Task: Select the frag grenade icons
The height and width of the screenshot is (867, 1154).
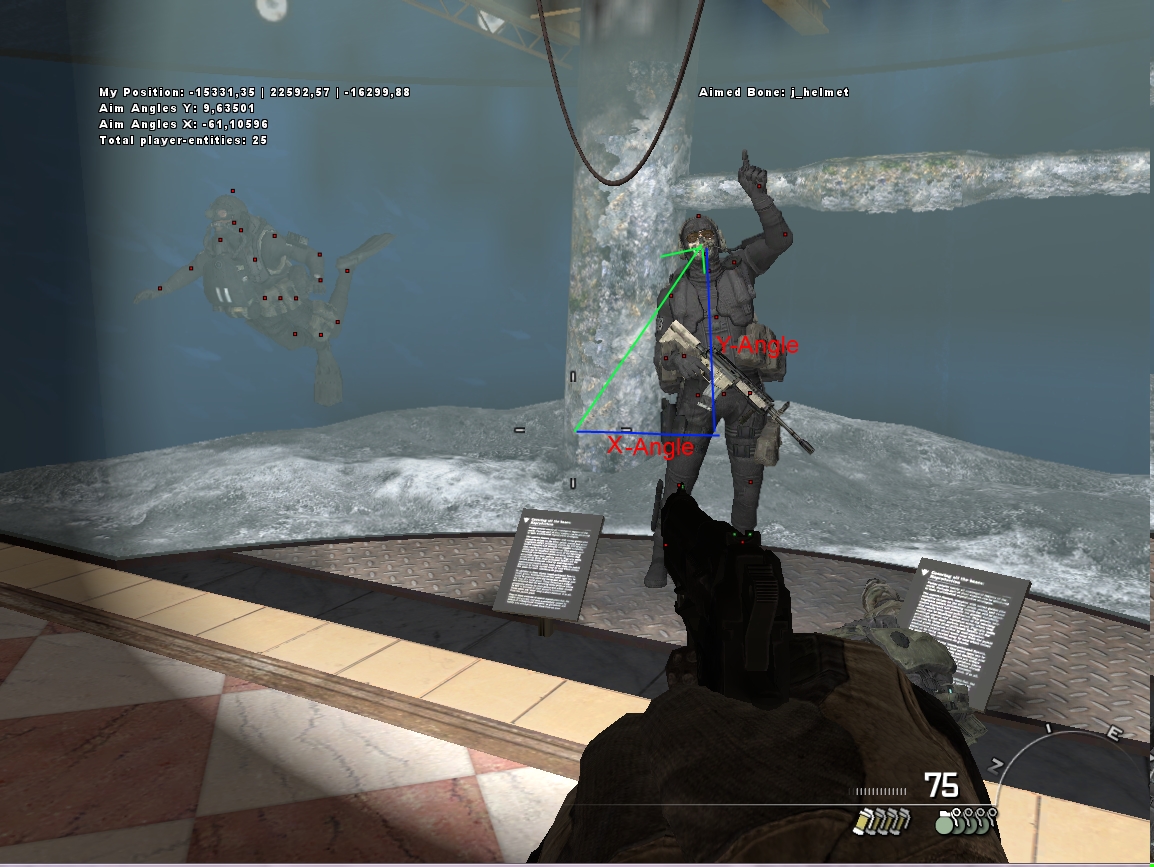Action: (965, 821)
